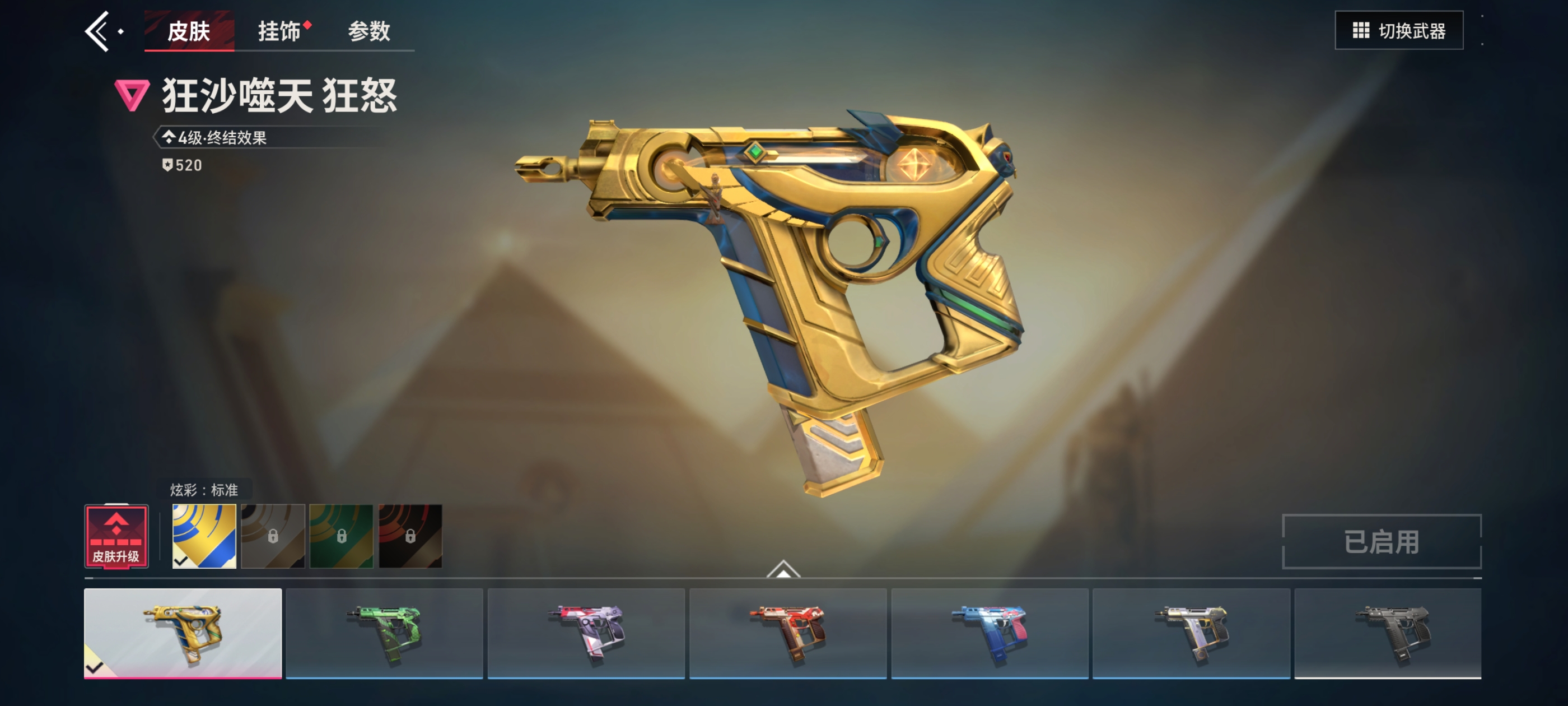Select the gold and blue standard variant
This screenshot has height=706, width=1568.
point(204,536)
